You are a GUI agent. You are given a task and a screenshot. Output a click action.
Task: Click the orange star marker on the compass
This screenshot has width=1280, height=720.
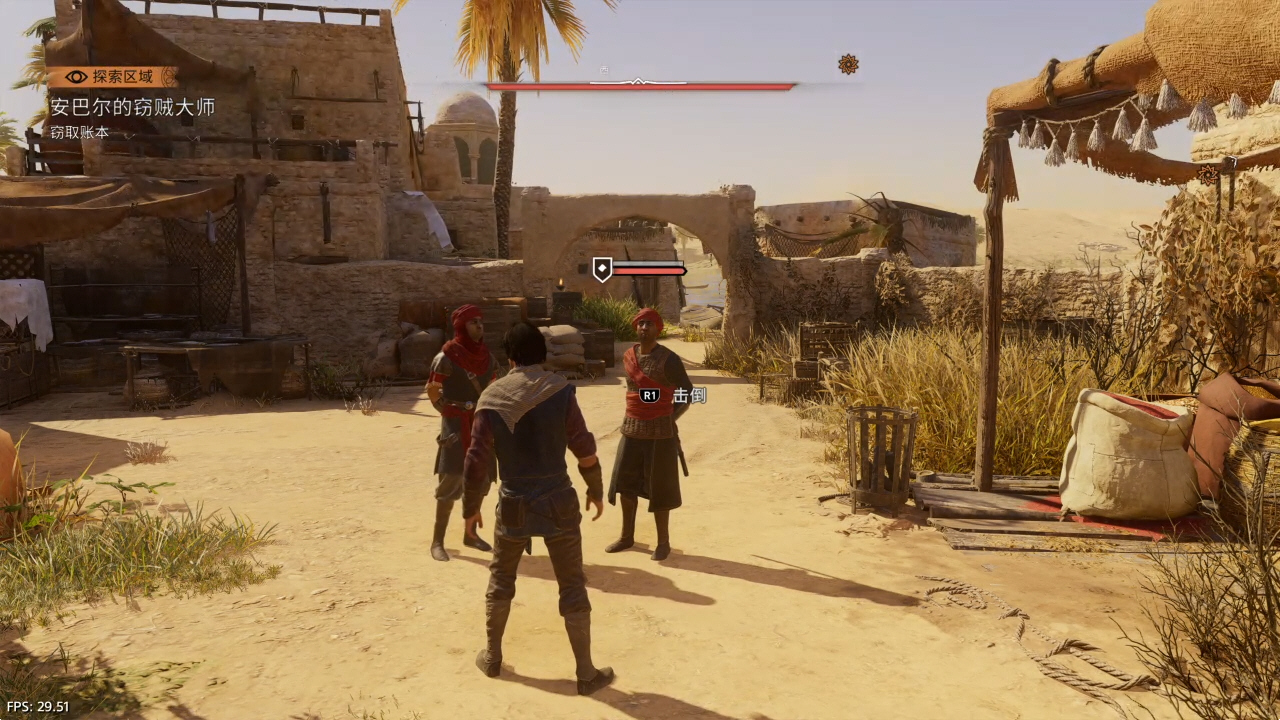click(848, 65)
